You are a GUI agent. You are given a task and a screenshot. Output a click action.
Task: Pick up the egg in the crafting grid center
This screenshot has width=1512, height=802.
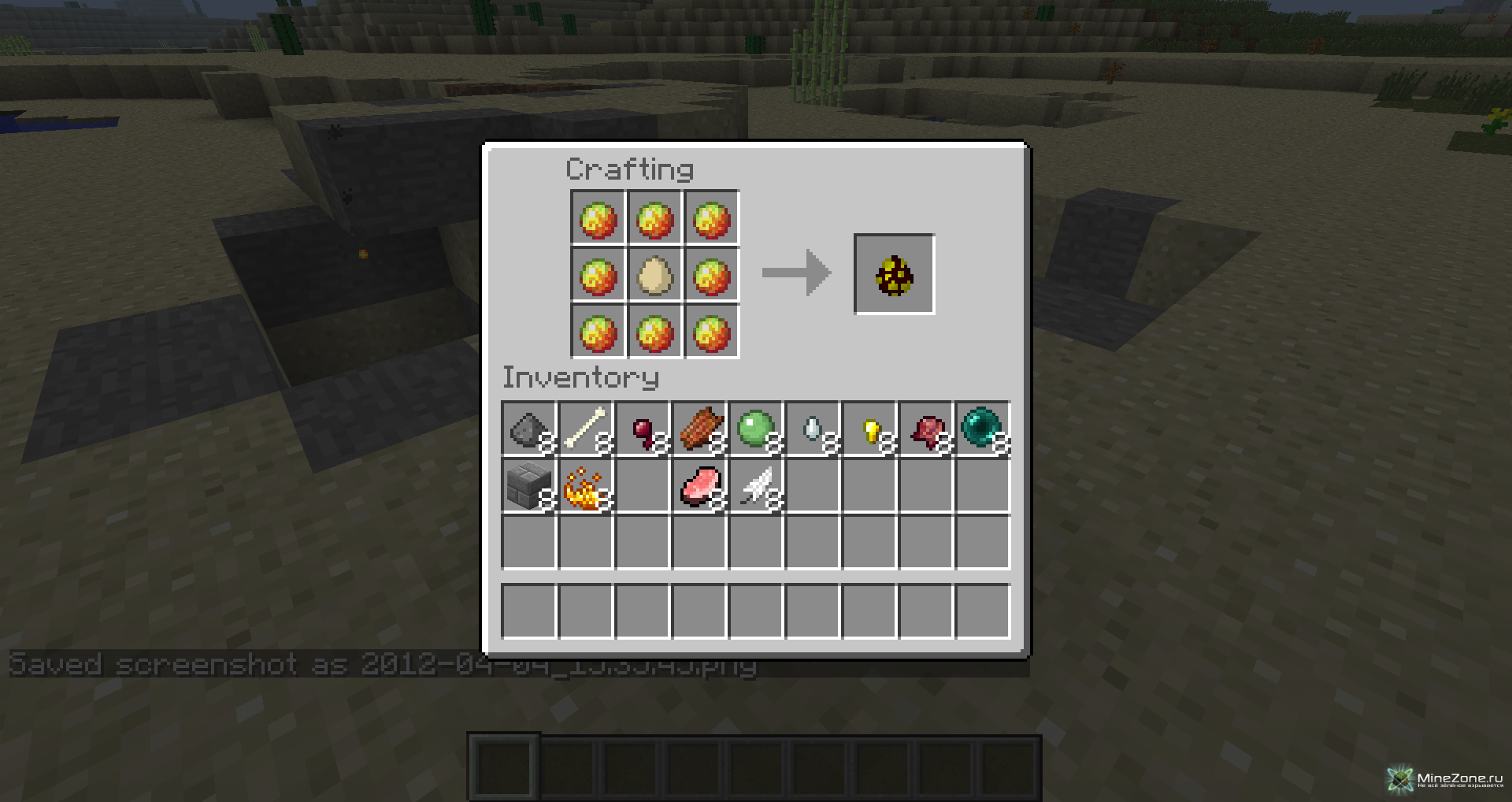pos(654,275)
